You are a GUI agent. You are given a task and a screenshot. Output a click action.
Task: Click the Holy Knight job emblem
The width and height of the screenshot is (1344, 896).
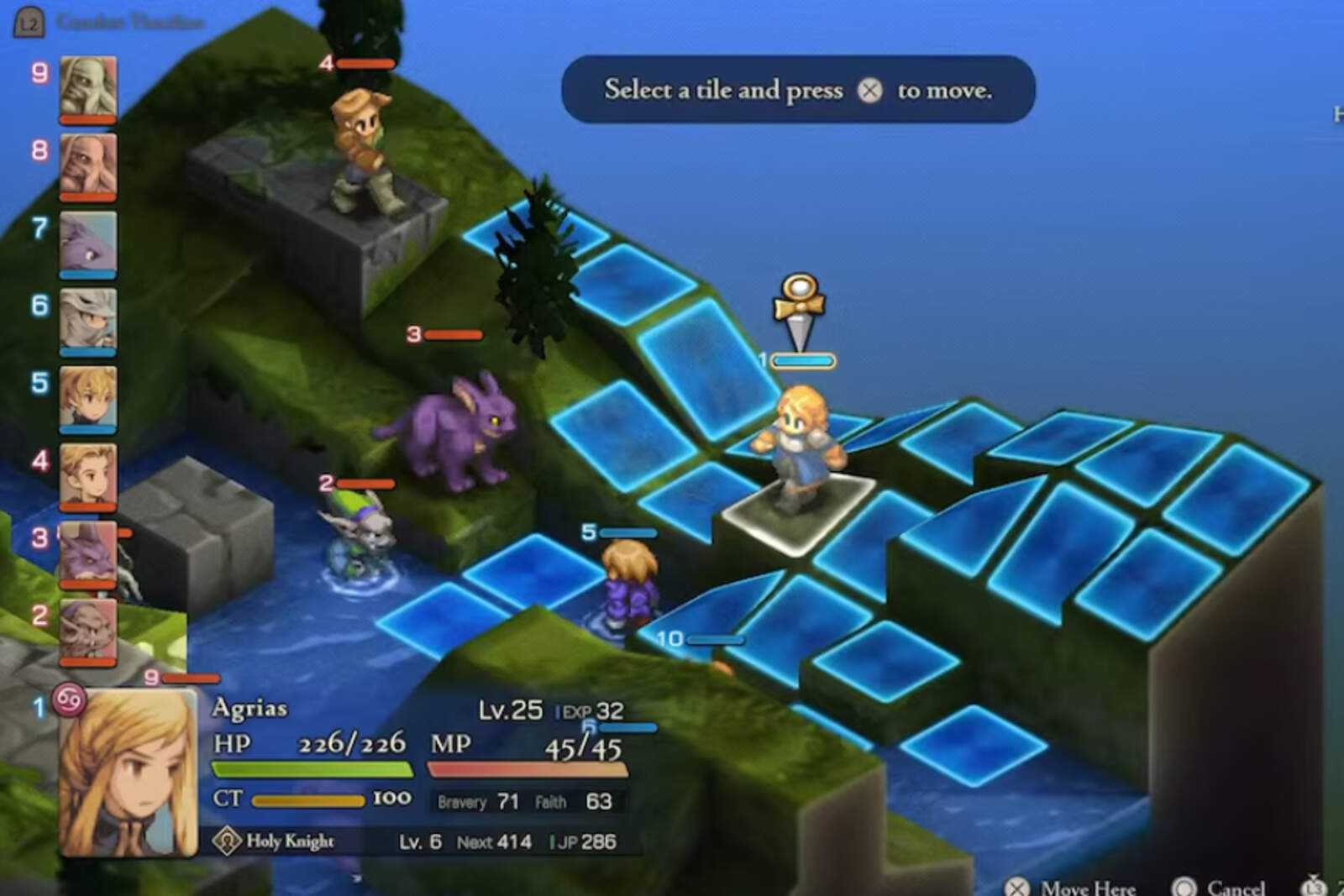[x=225, y=841]
